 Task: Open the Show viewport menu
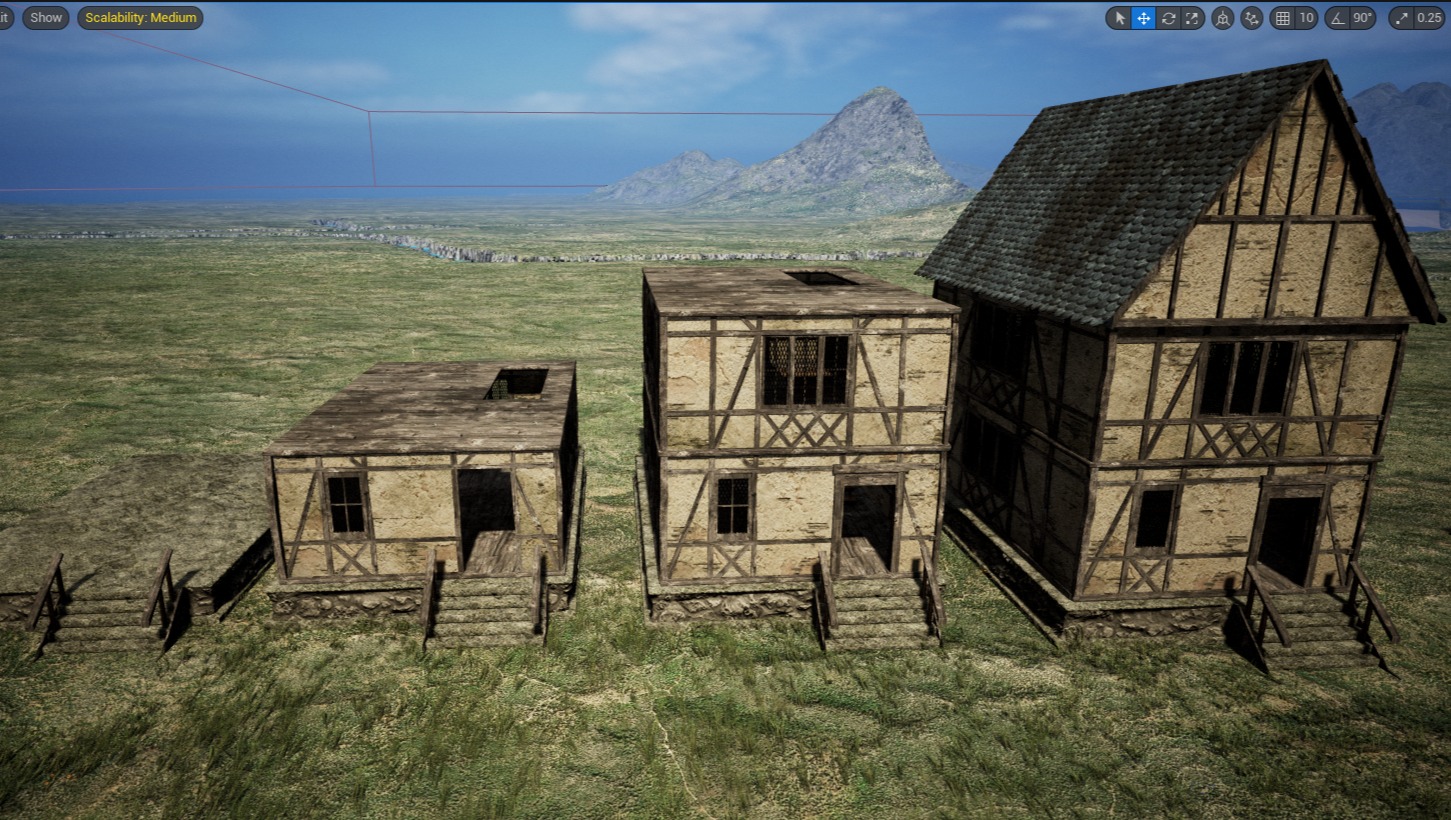click(46, 18)
